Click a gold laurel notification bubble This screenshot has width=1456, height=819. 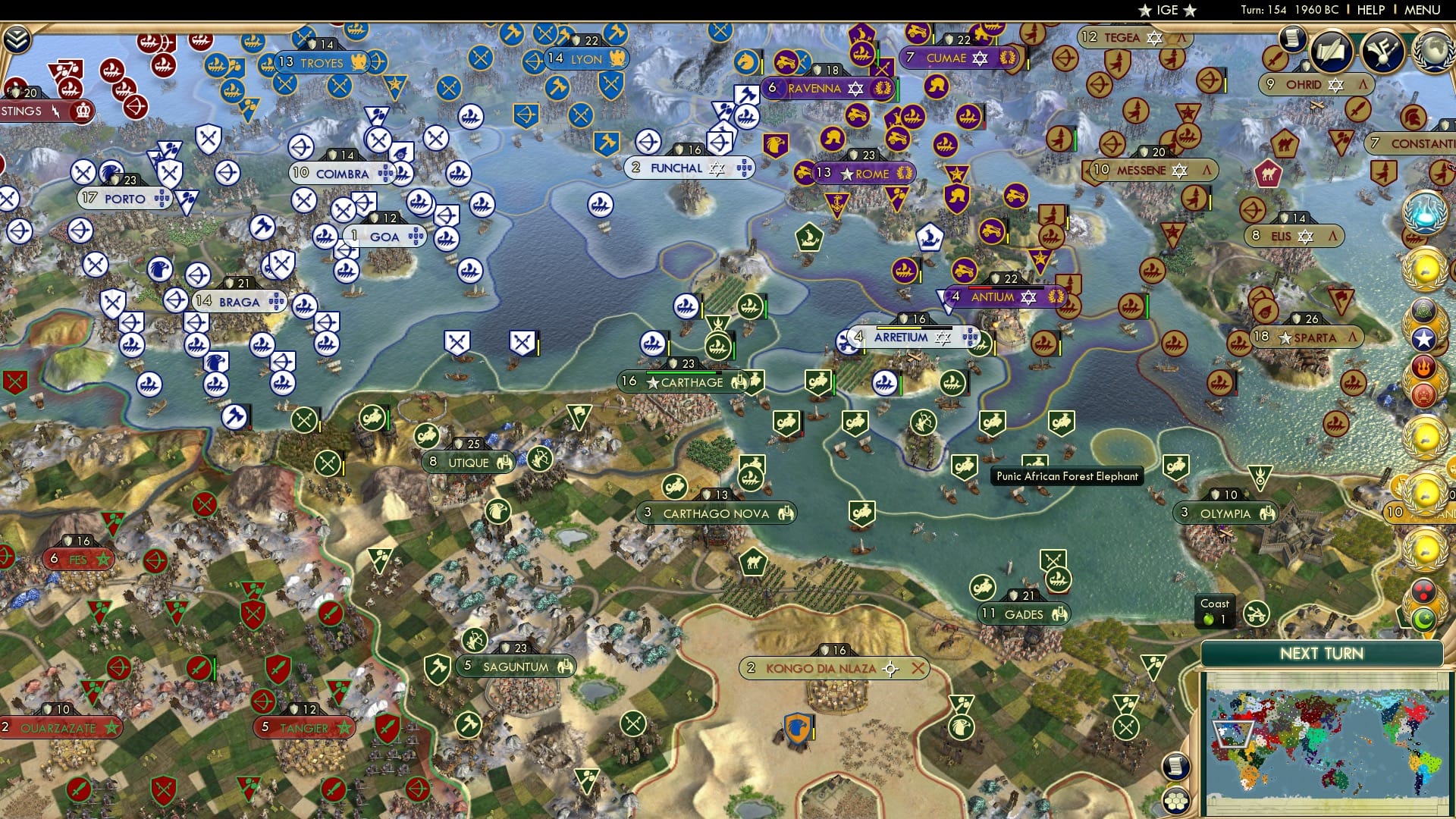[1426, 268]
